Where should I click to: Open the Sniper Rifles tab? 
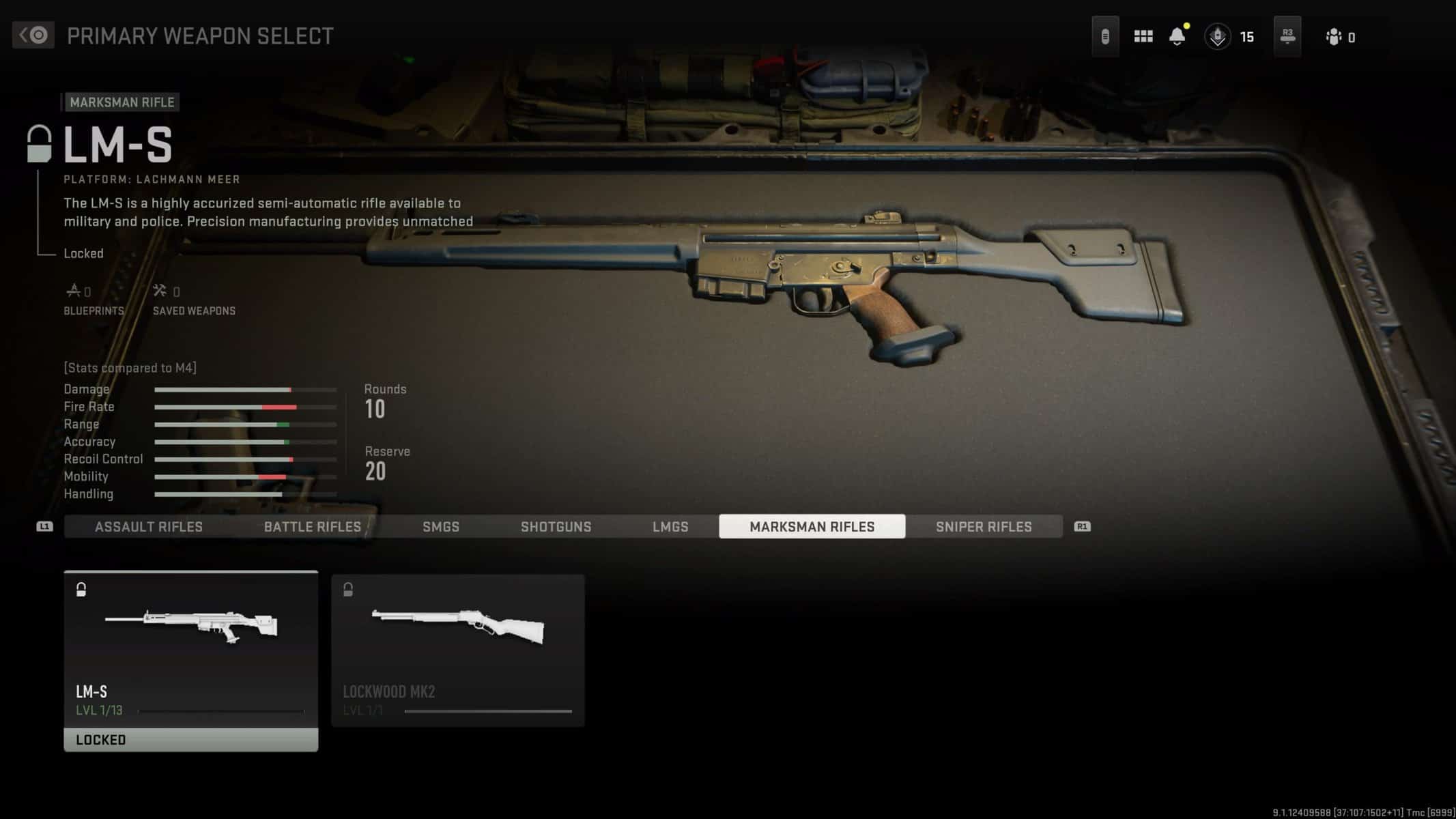tap(983, 526)
